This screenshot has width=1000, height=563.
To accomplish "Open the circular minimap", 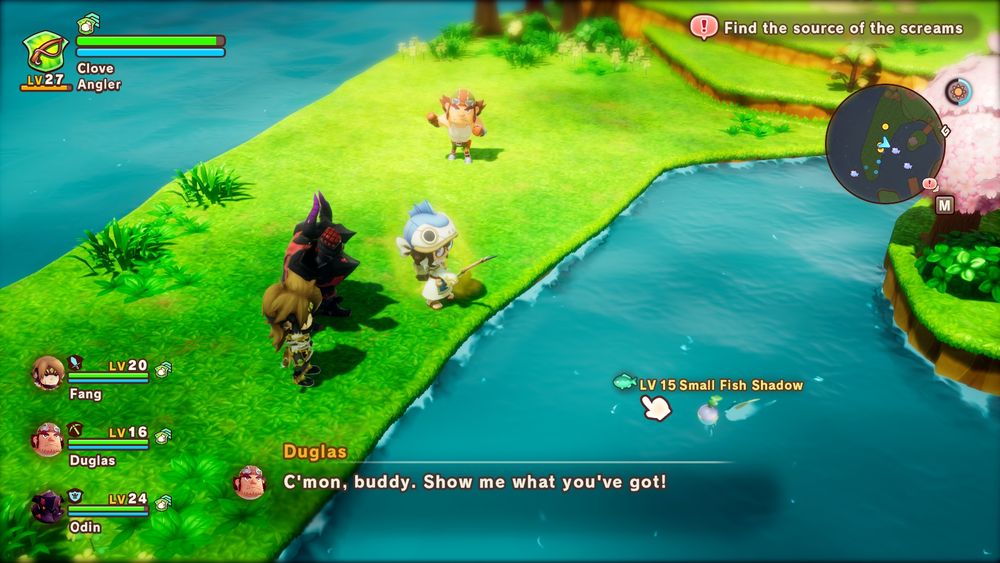I will [x=885, y=143].
